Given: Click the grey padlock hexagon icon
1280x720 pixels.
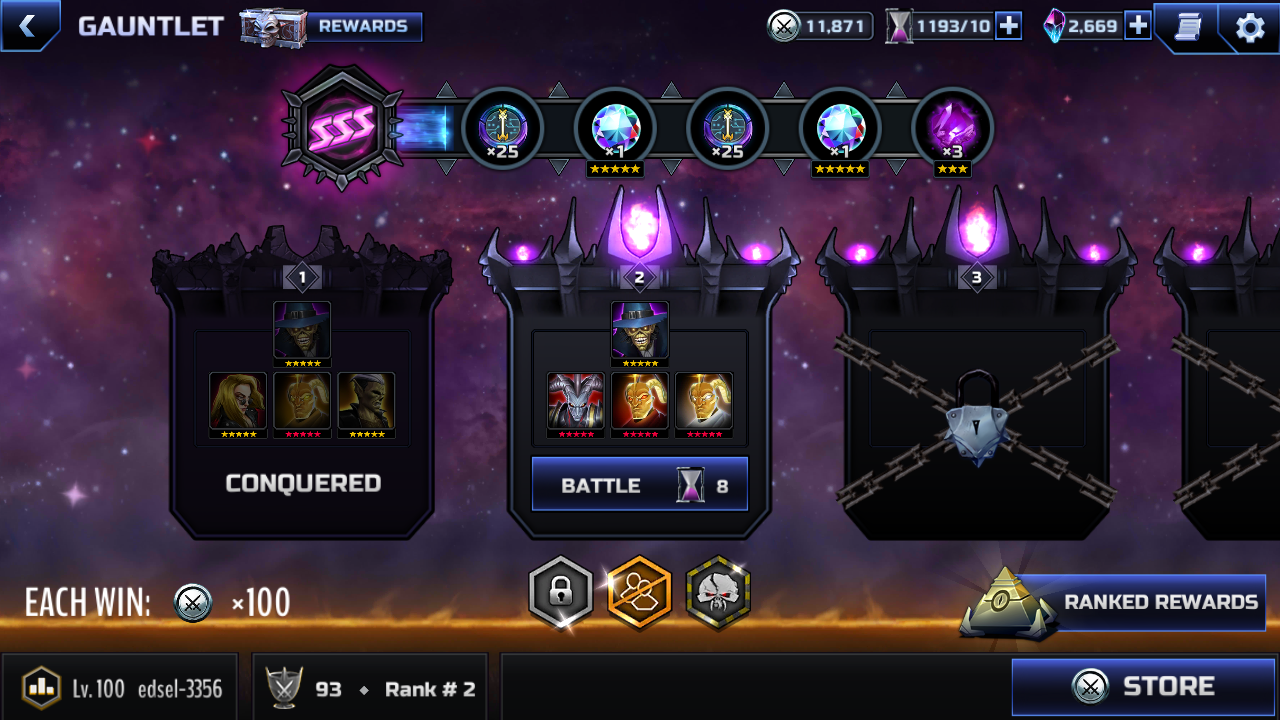Looking at the screenshot, I should click(560, 593).
